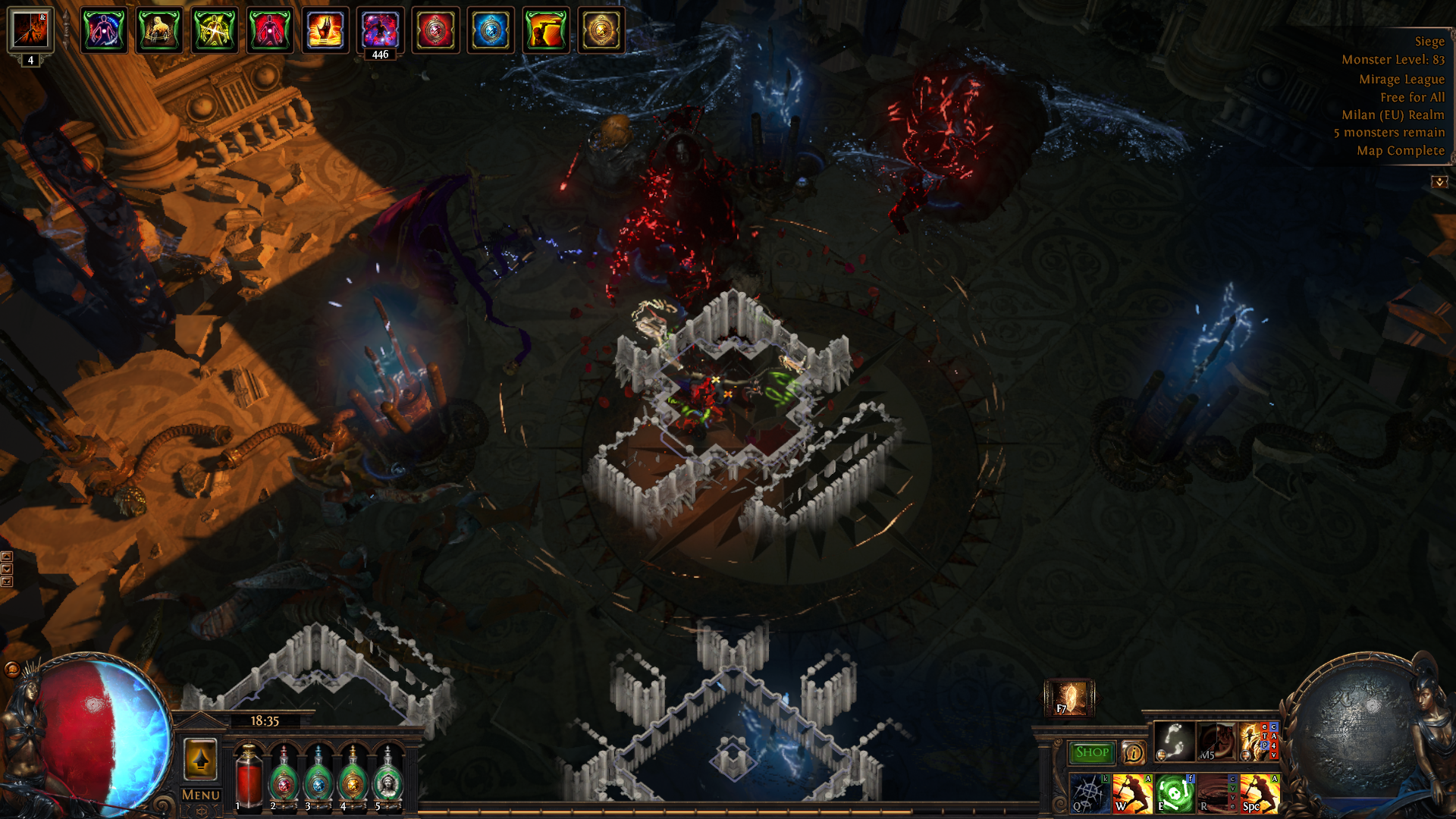Activate the blue sigil skill on Q
The height and width of the screenshot is (819, 1456).
point(1090,793)
